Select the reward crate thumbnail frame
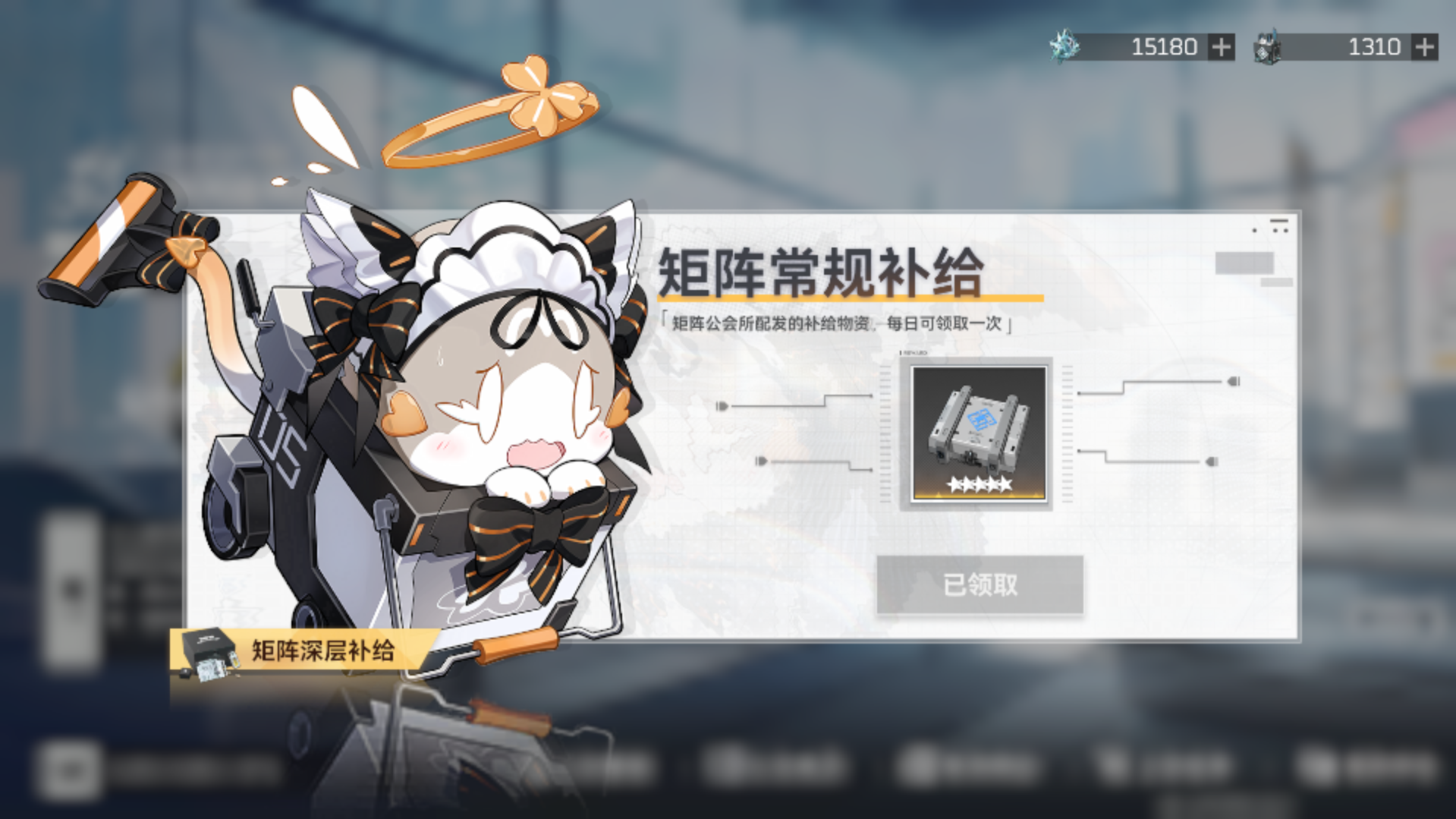 coord(977,433)
